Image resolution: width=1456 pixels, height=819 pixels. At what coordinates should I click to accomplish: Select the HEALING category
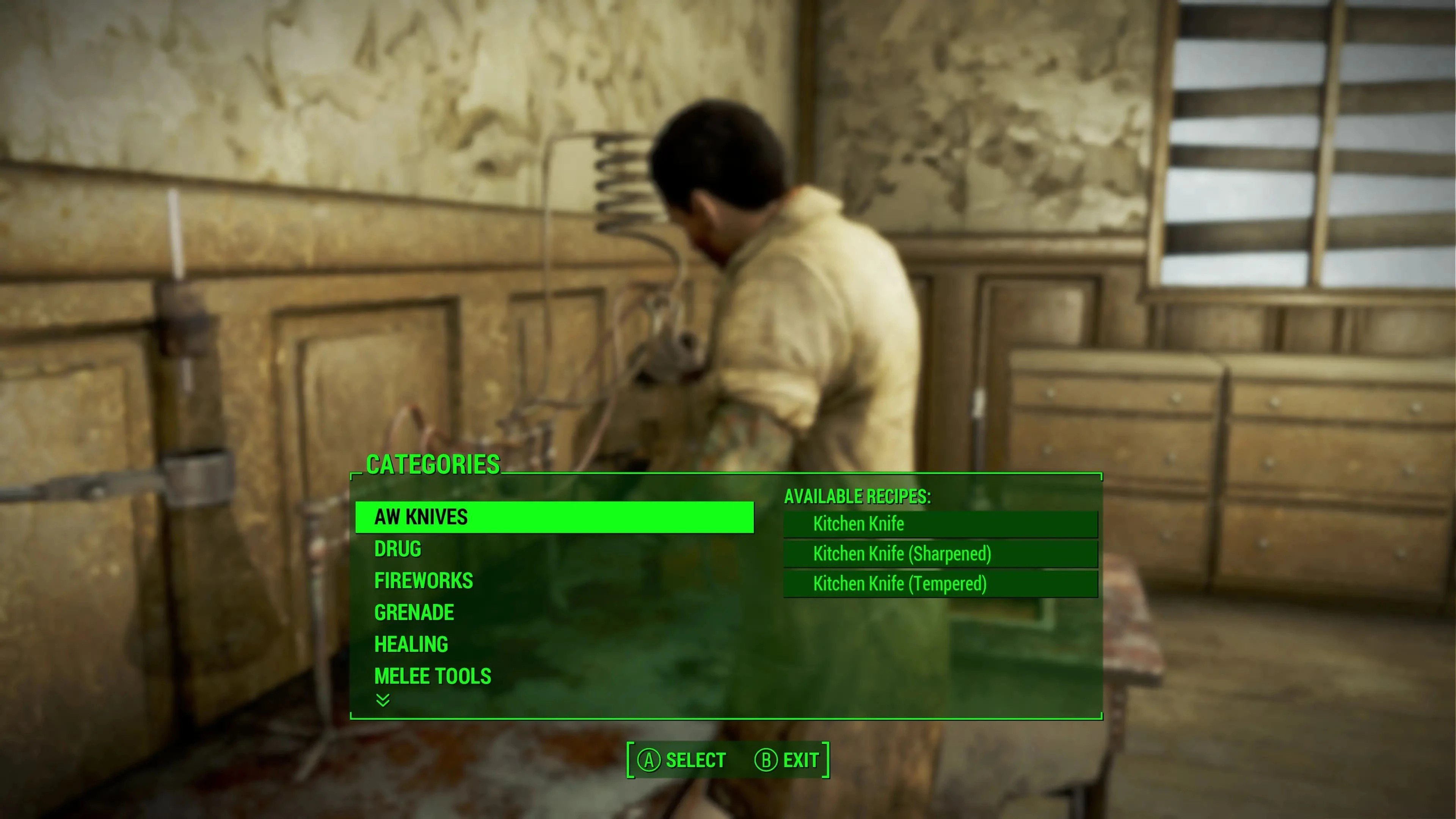(x=411, y=644)
